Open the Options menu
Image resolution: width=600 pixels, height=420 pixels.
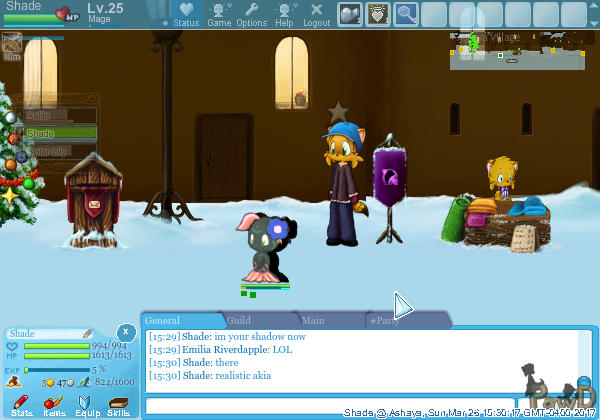click(251, 14)
